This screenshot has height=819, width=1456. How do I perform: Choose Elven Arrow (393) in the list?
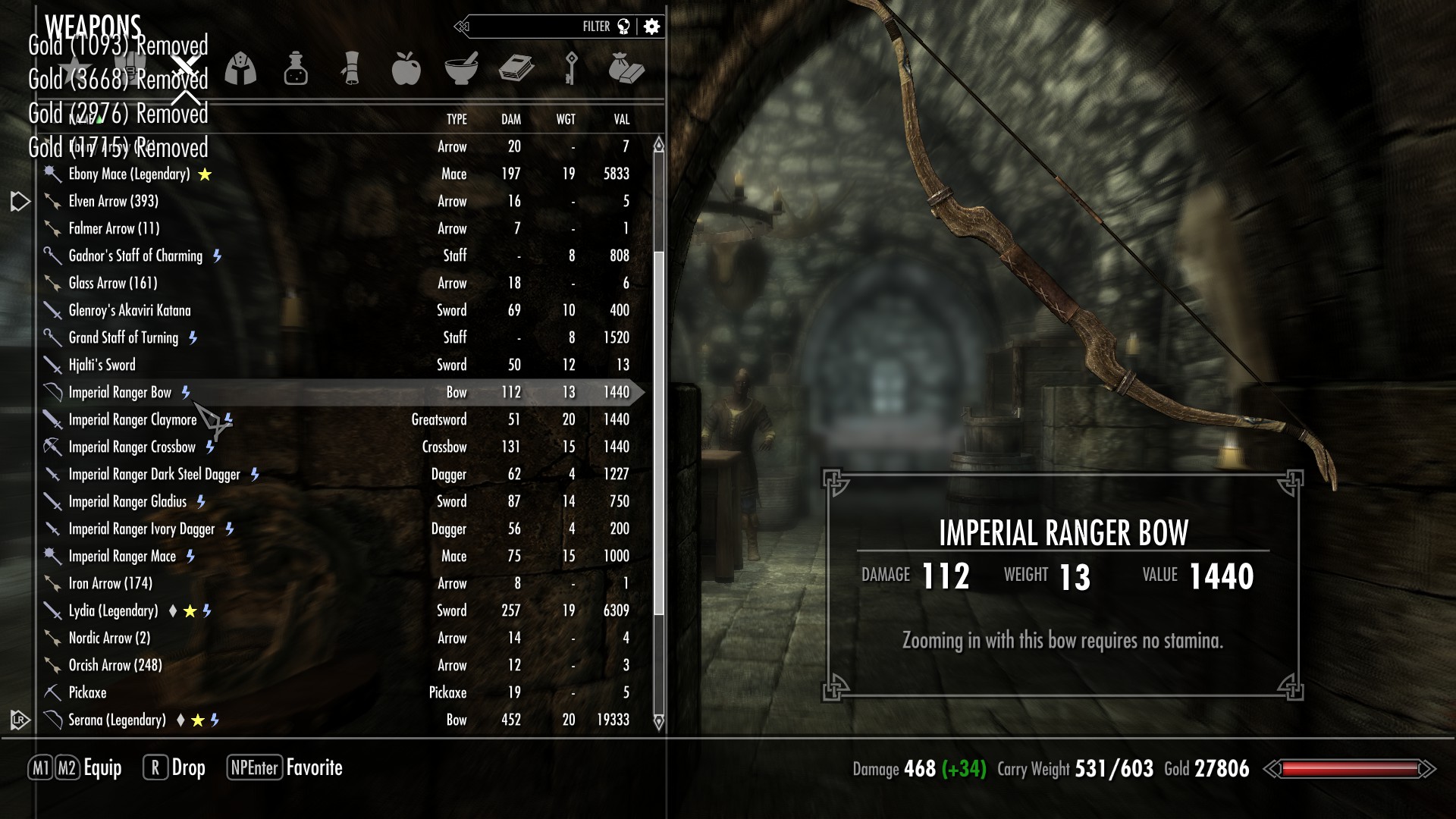114,202
